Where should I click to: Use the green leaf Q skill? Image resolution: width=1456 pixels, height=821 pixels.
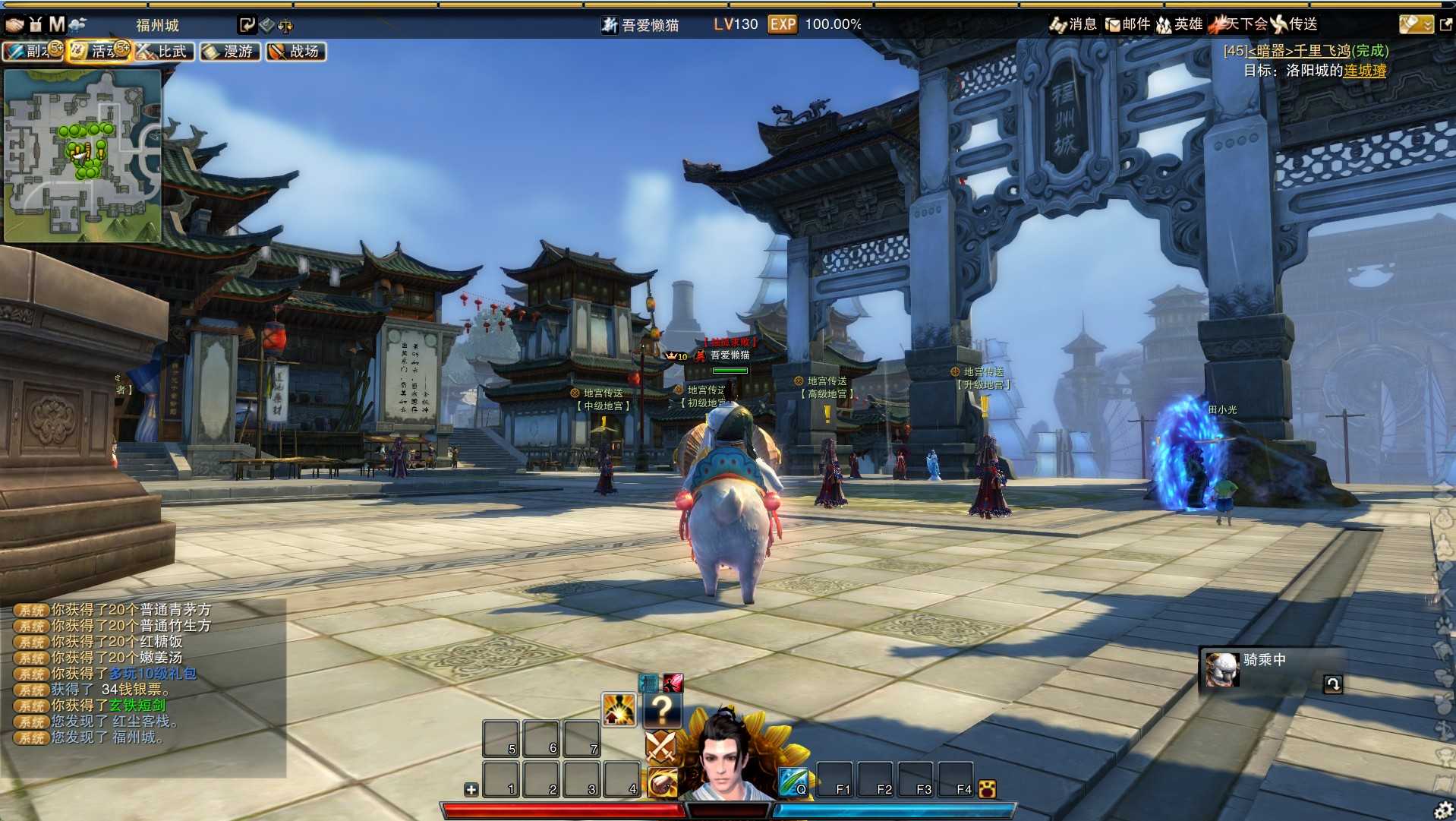(793, 782)
